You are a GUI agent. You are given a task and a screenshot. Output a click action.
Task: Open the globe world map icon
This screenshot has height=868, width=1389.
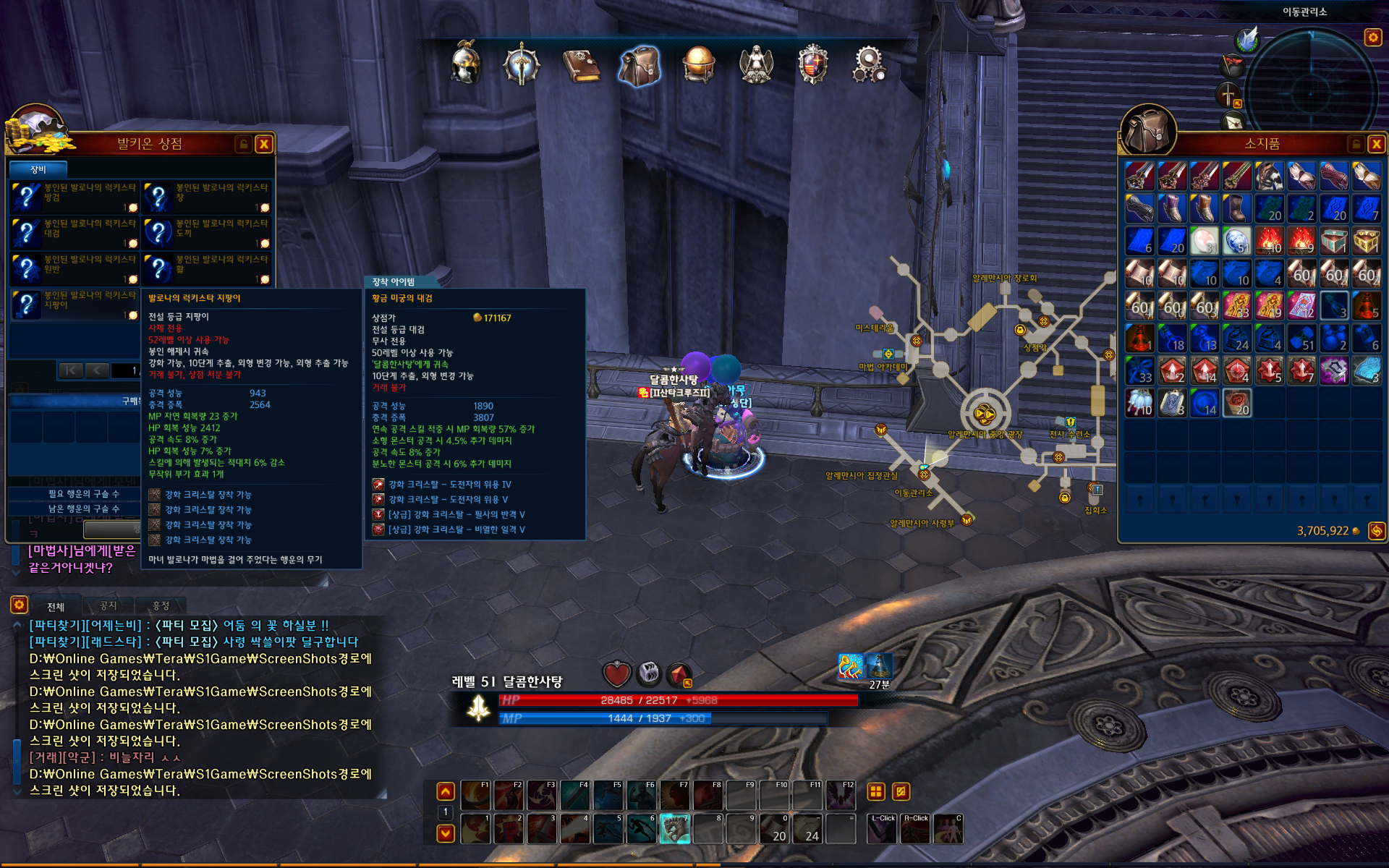pos(698,65)
